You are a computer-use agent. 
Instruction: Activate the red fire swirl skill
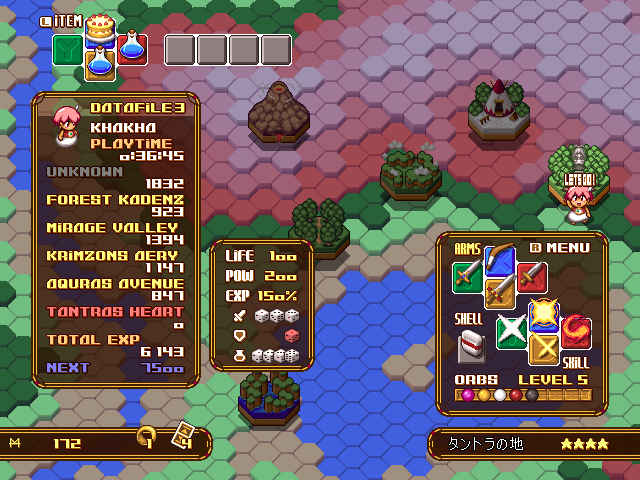575,331
